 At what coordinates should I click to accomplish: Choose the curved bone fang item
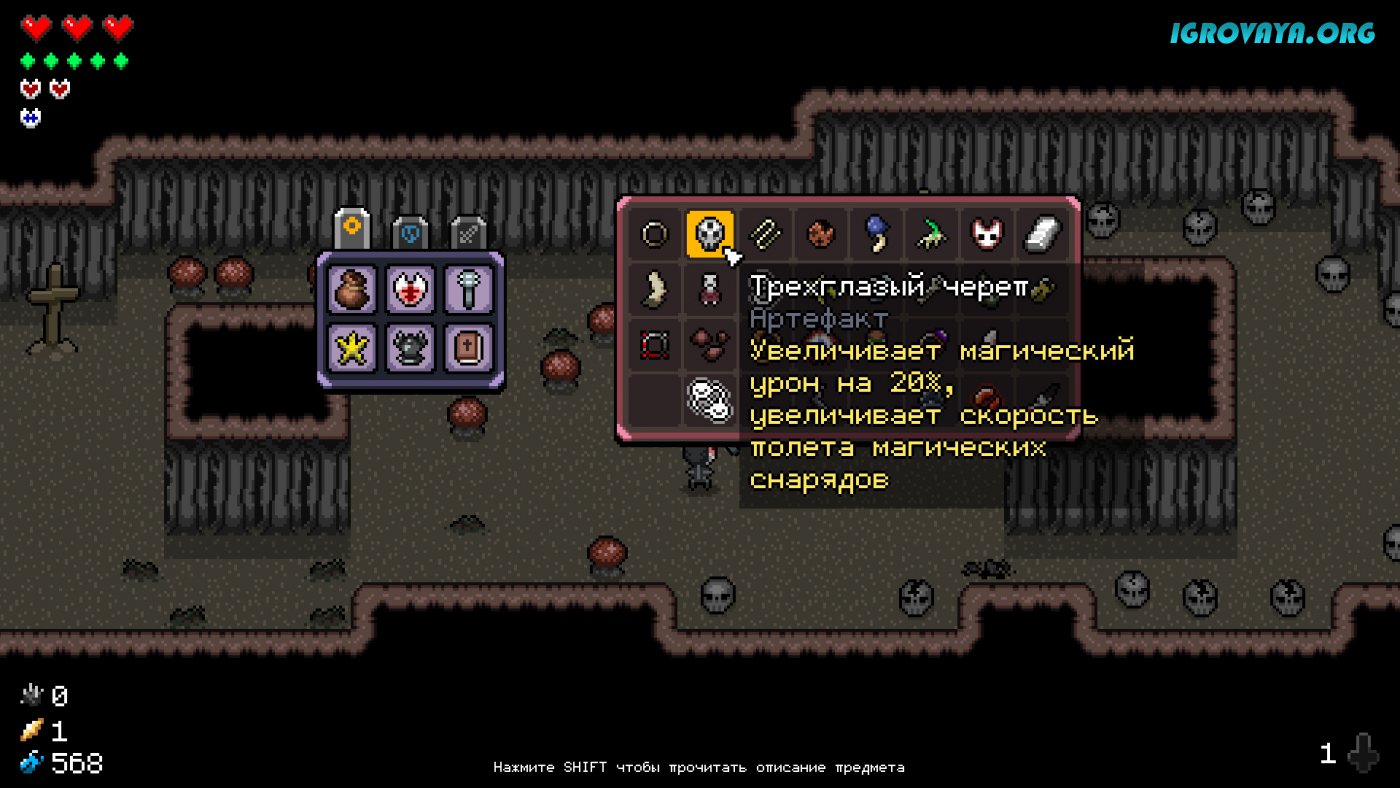(655, 290)
